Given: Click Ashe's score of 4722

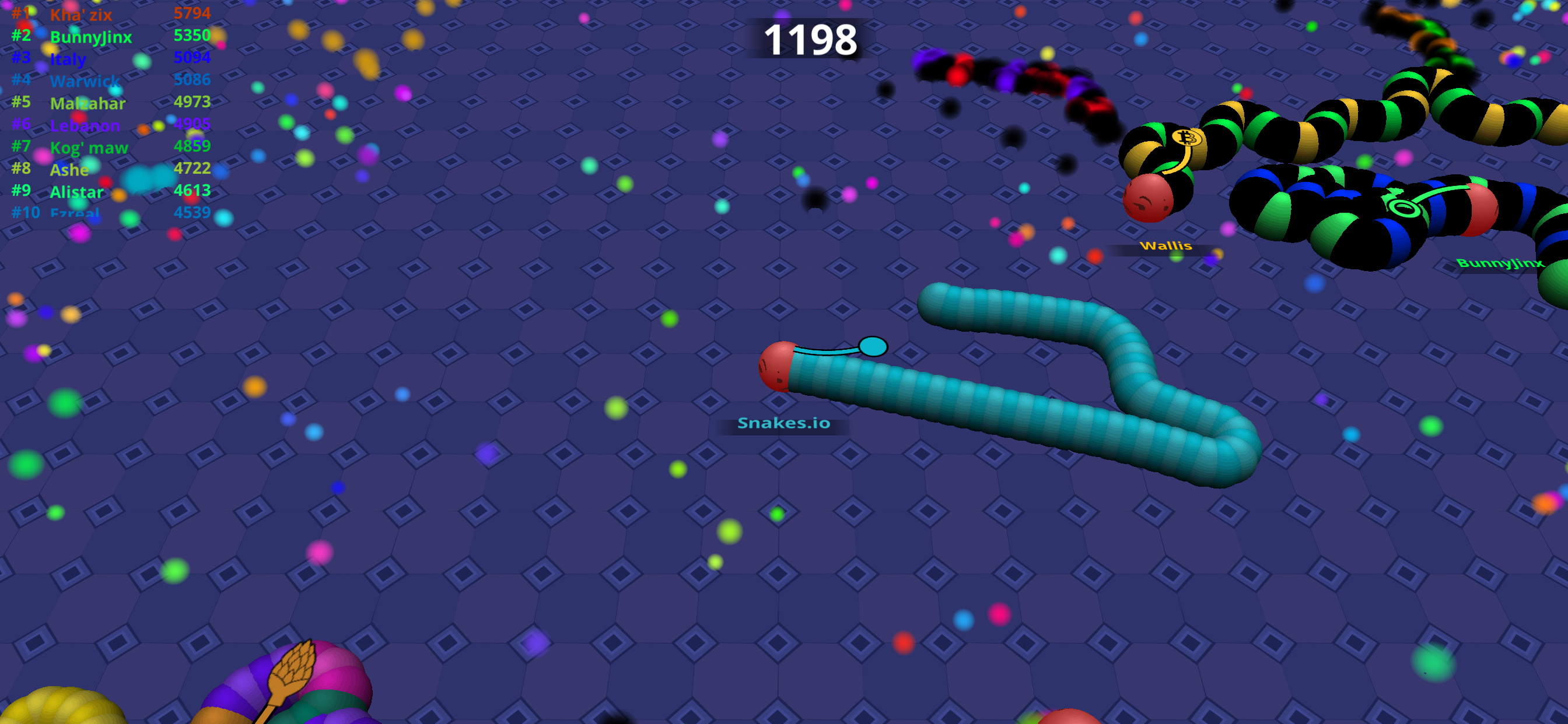Looking at the screenshot, I should [192, 169].
